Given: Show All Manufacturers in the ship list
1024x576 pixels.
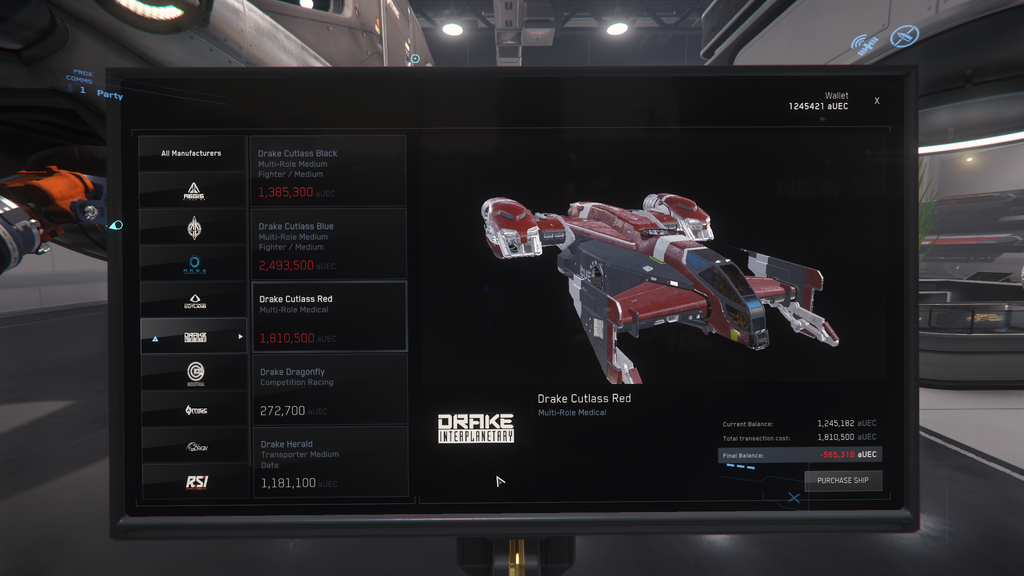Looking at the screenshot, I should (192, 153).
